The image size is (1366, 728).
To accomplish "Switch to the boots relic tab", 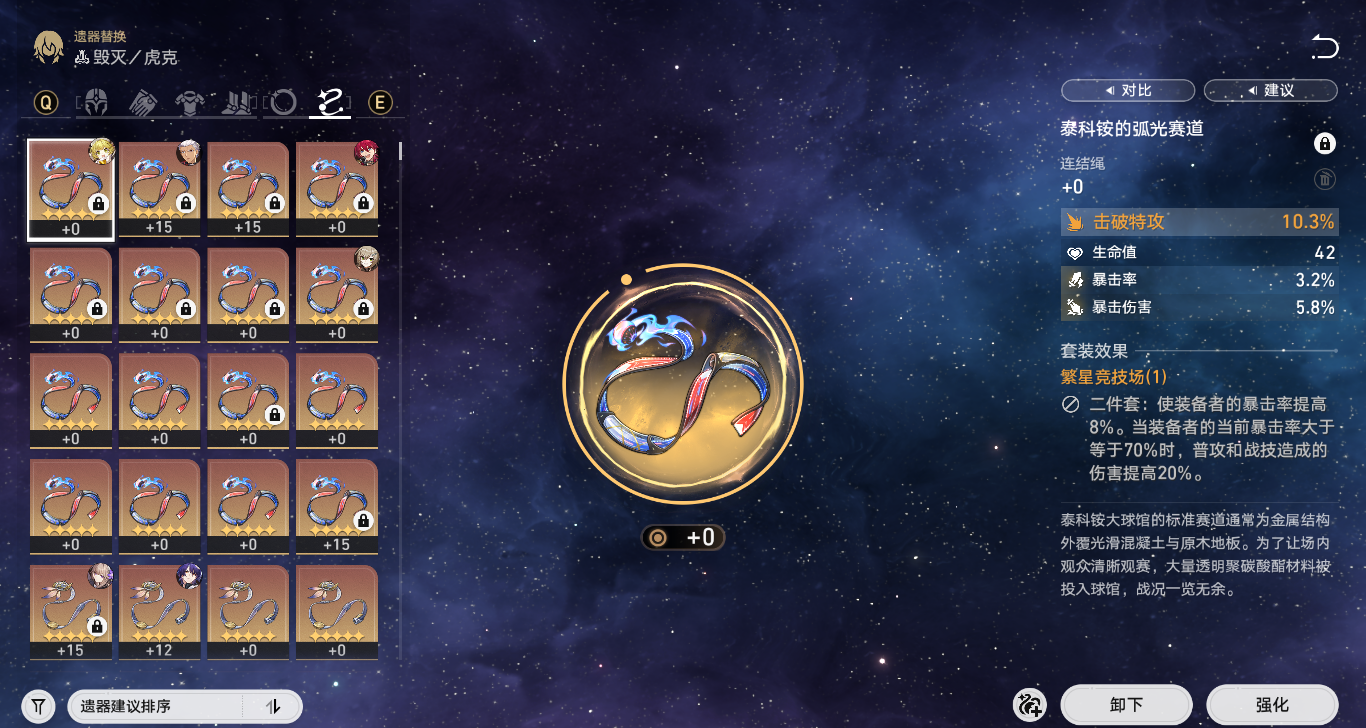I will [236, 102].
